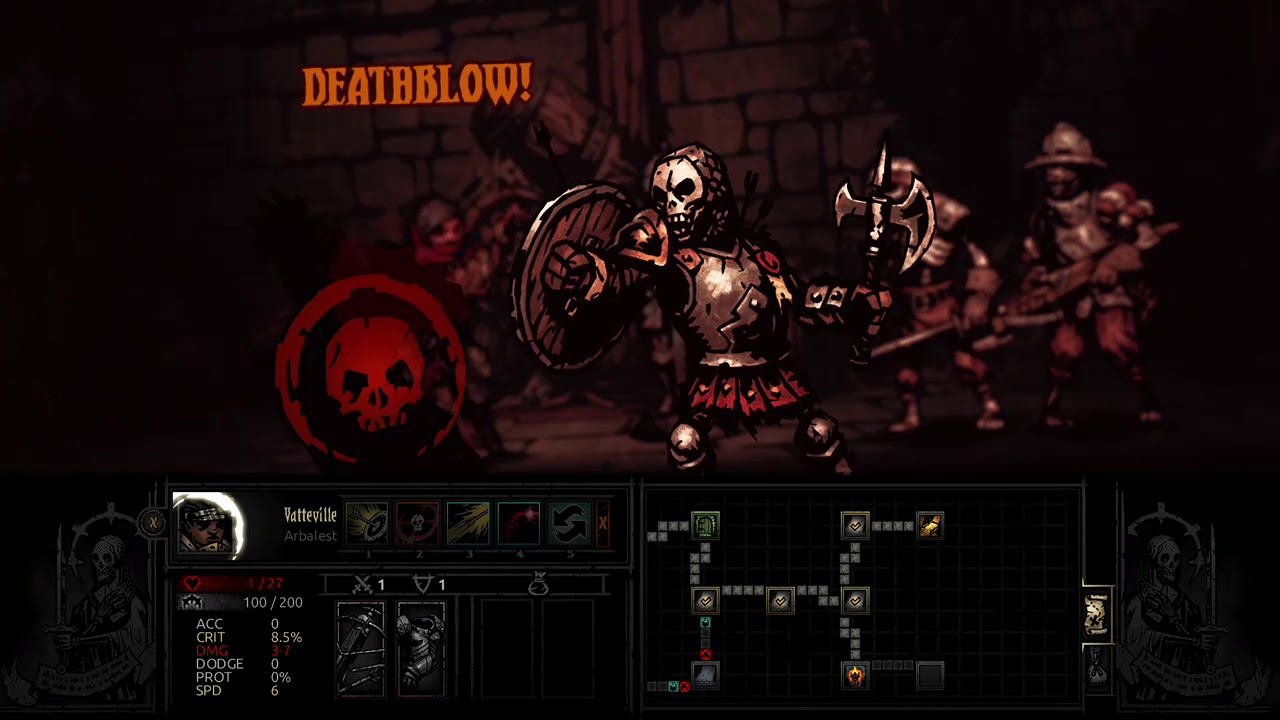This screenshot has width=1280, height=720.
Task: Select the unexplored dark room on the map
Action: (929, 675)
